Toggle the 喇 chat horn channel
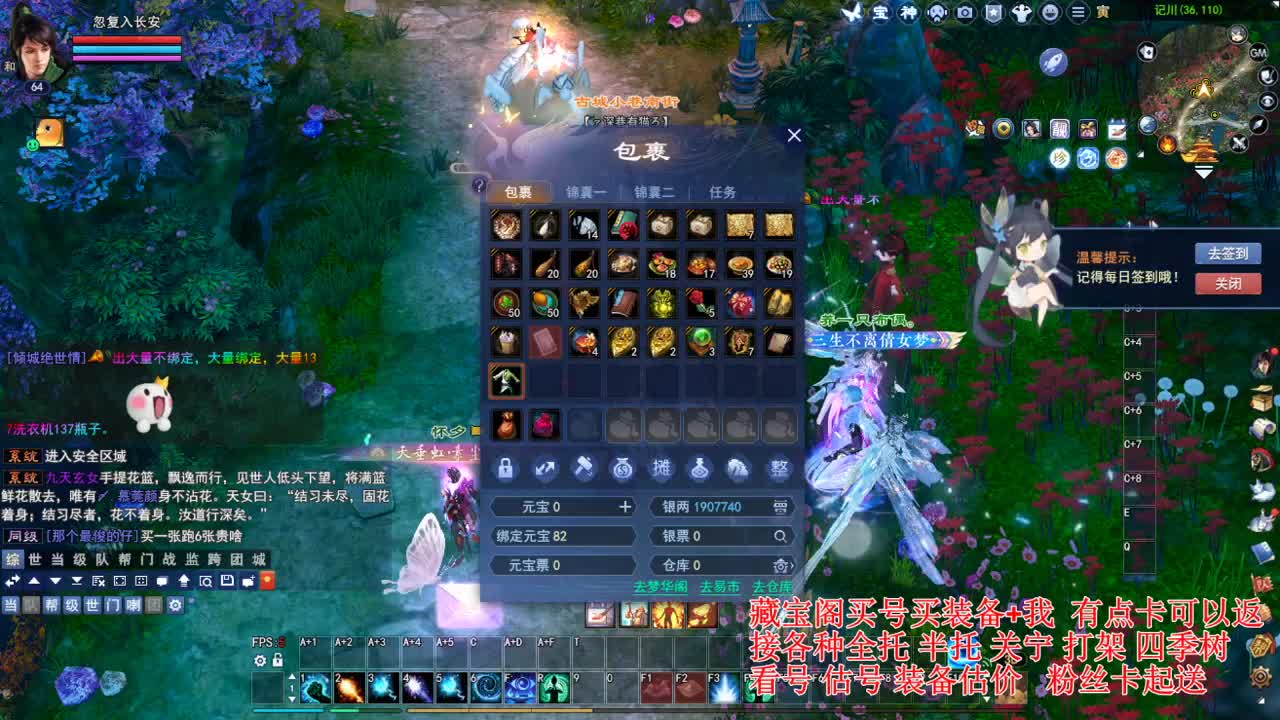The height and width of the screenshot is (720, 1280). click(135, 606)
